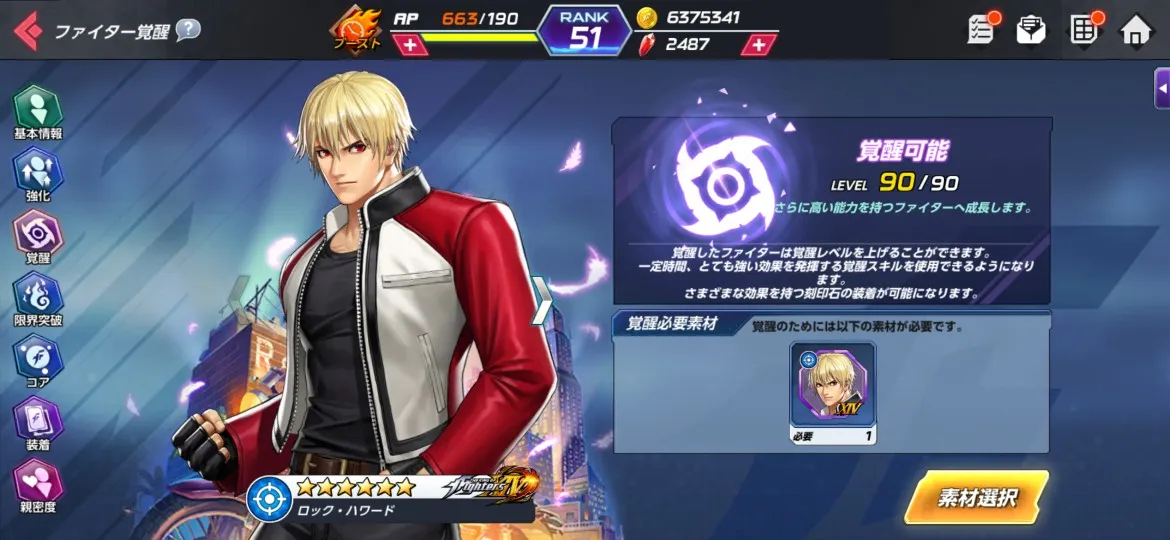This screenshot has height=540, width=1170.
Task: Switch to the コア tab
Action: tap(38, 361)
